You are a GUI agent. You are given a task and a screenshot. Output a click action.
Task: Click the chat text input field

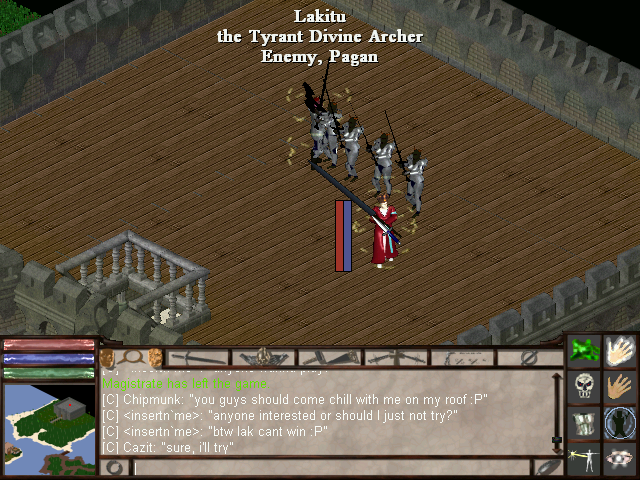pos(330,467)
